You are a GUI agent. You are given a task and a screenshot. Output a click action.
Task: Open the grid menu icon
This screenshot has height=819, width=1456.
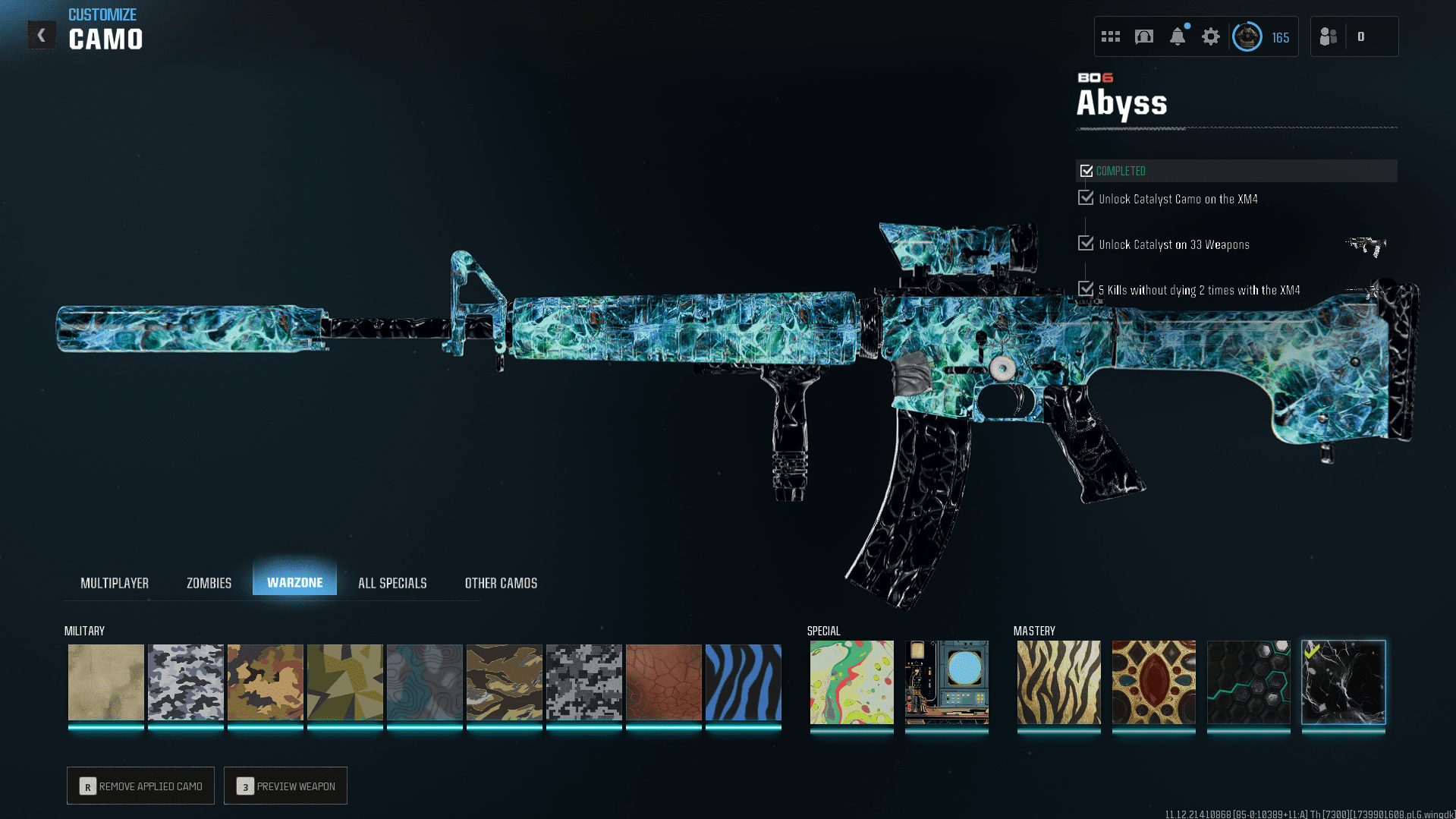[x=1110, y=36]
